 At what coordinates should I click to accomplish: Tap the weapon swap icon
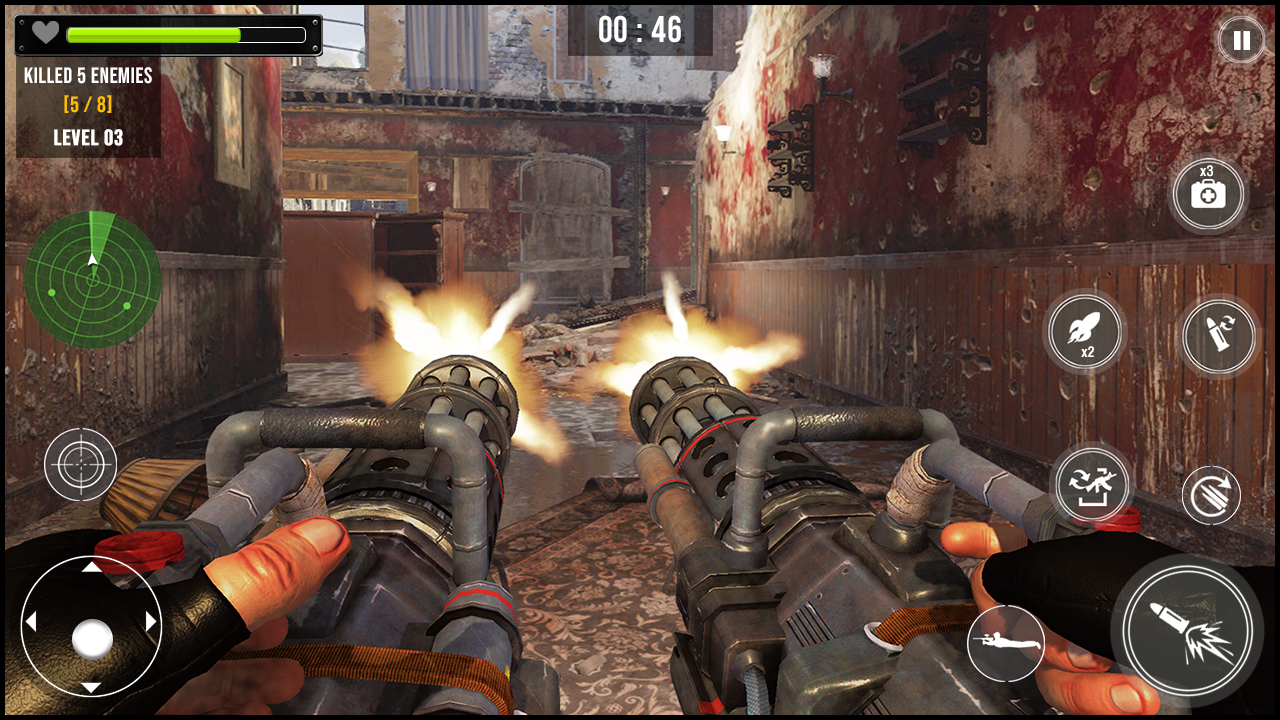1091,484
